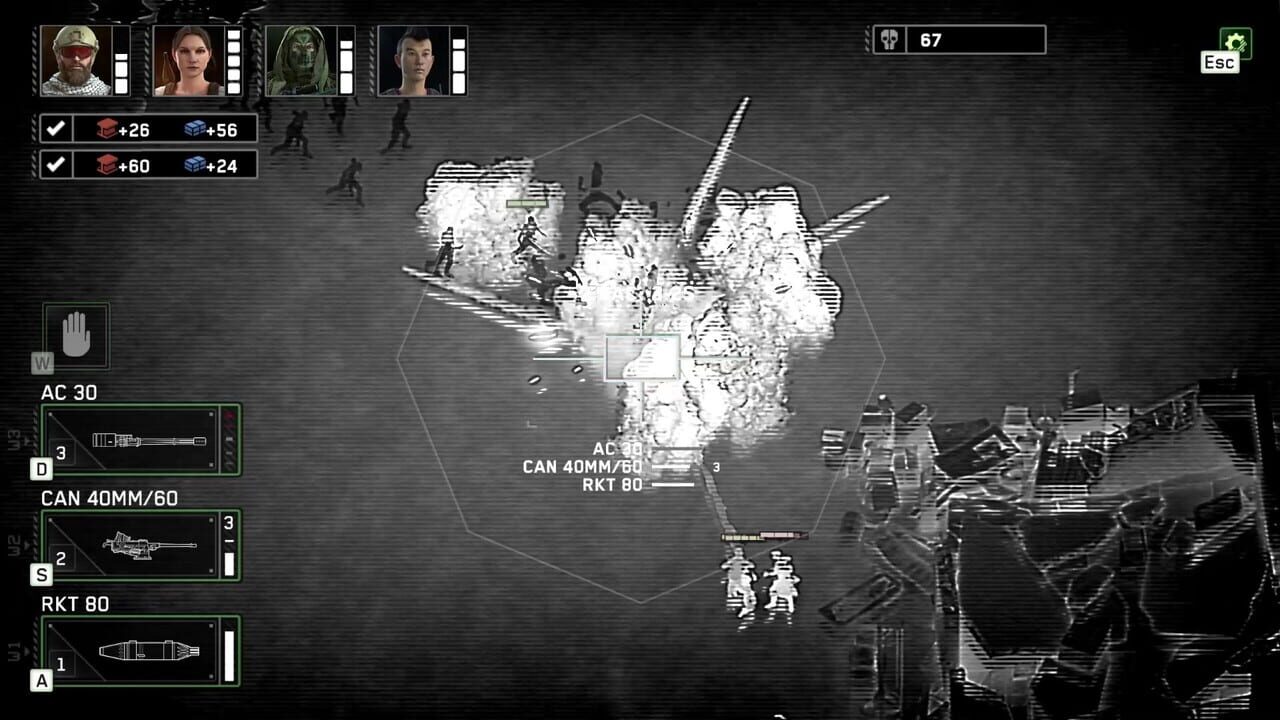Click the first objective's checkmark
Image resolution: width=1280 pixels, height=720 pixels.
(58, 127)
